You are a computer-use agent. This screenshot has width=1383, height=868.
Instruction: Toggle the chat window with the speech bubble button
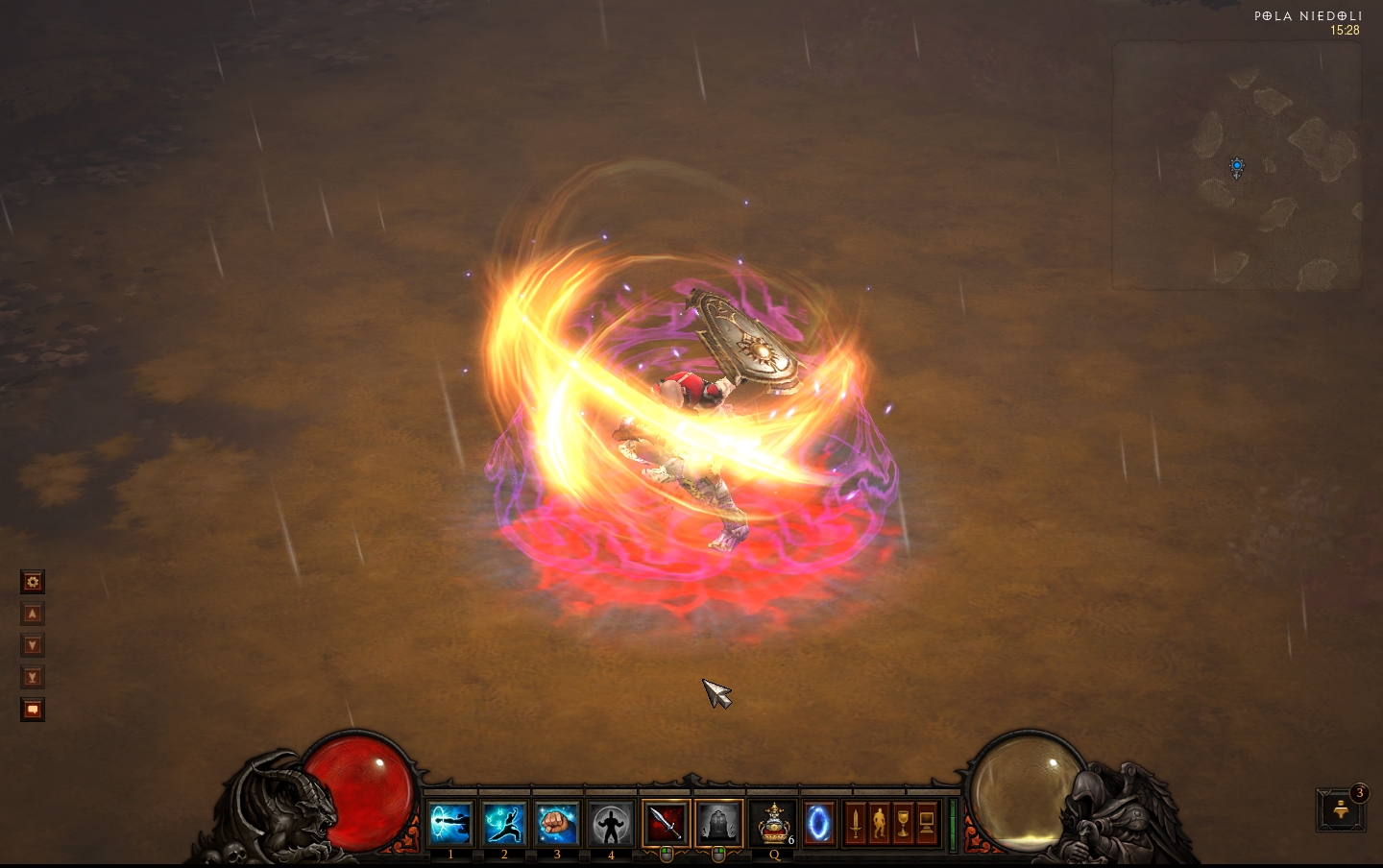click(33, 710)
